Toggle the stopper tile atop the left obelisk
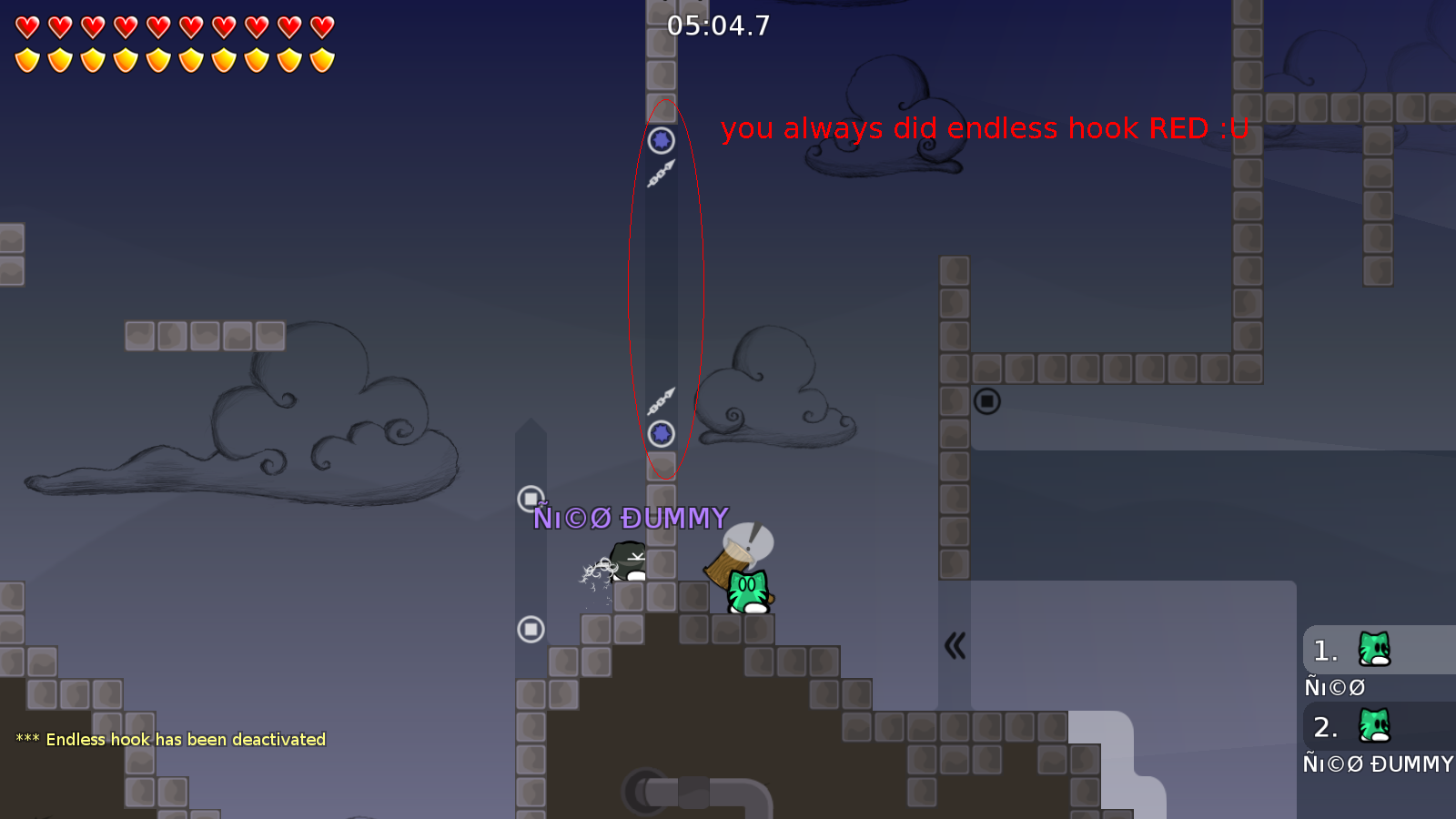The image size is (1456, 819). point(529,497)
